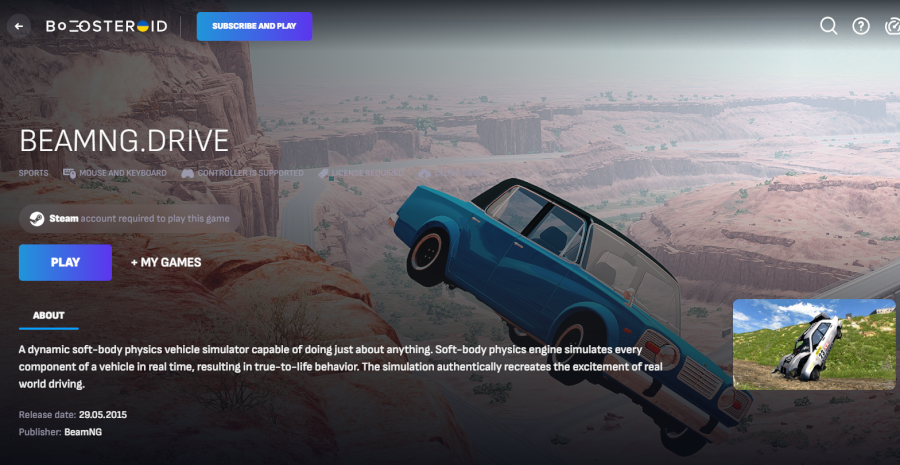
Task: Open the Boosteroid logo home link
Action: (106, 26)
